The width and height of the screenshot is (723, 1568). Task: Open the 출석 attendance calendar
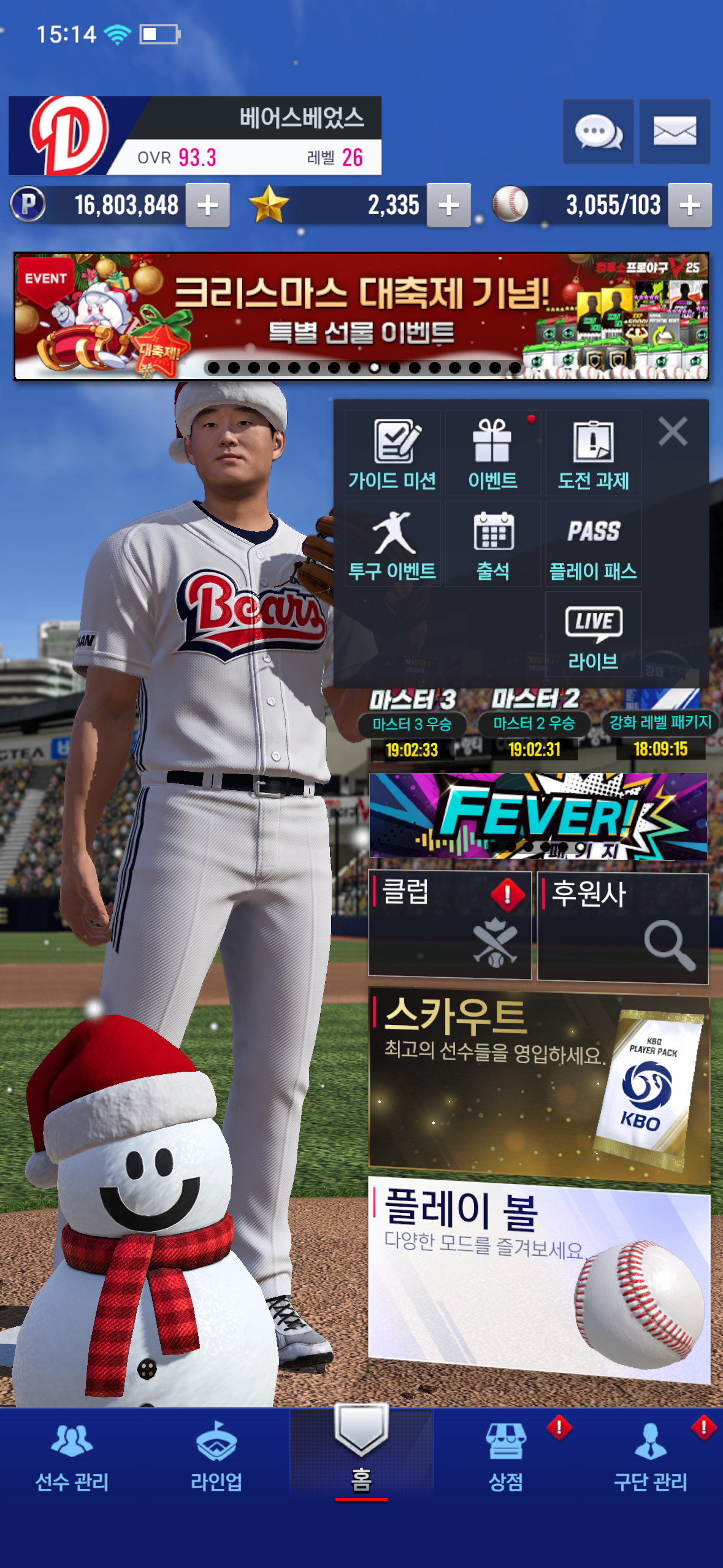[x=493, y=544]
